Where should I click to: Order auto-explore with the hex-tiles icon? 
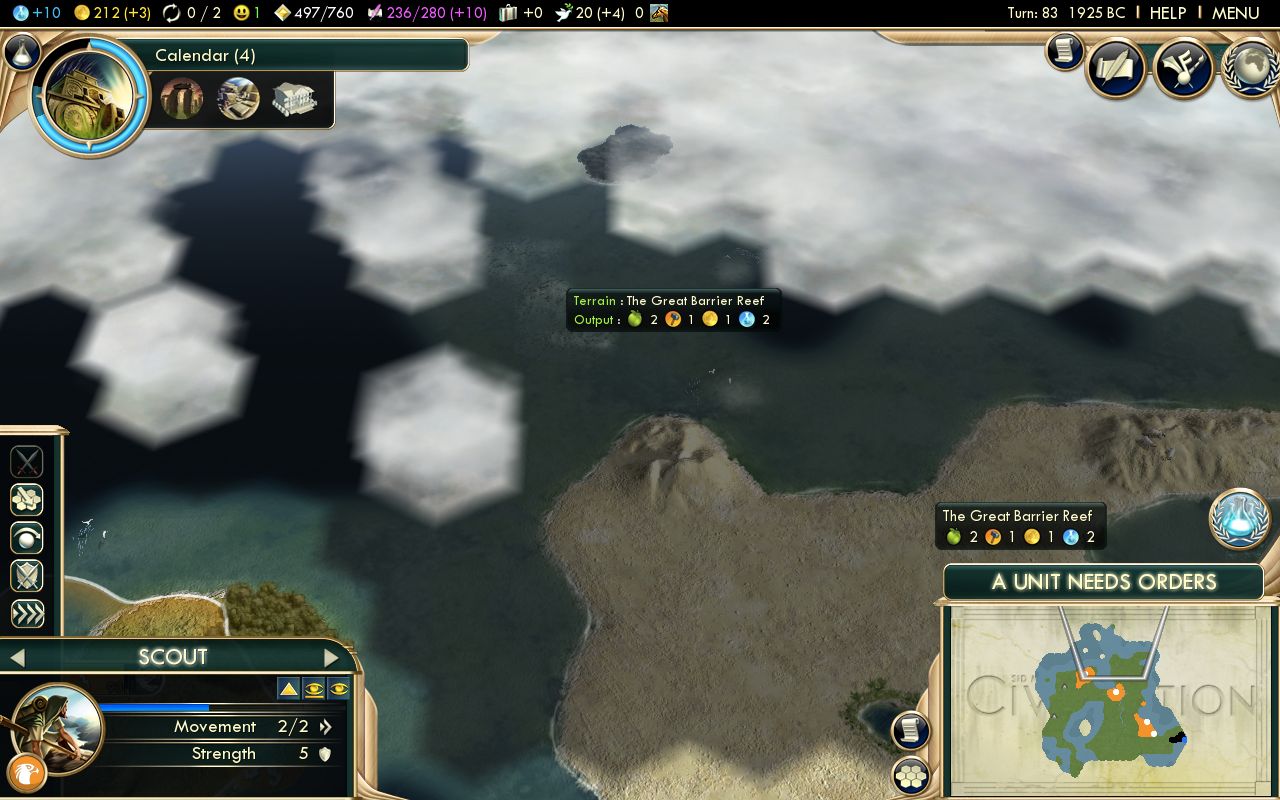click(x=26, y=499)
